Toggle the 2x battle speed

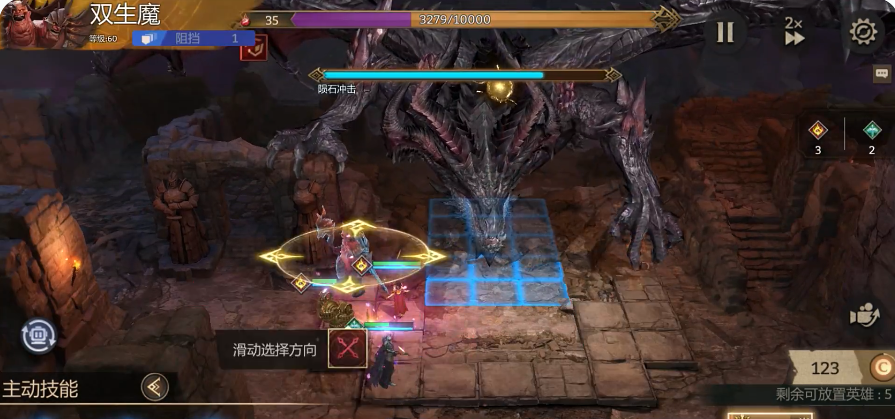(x=794, y=31)
